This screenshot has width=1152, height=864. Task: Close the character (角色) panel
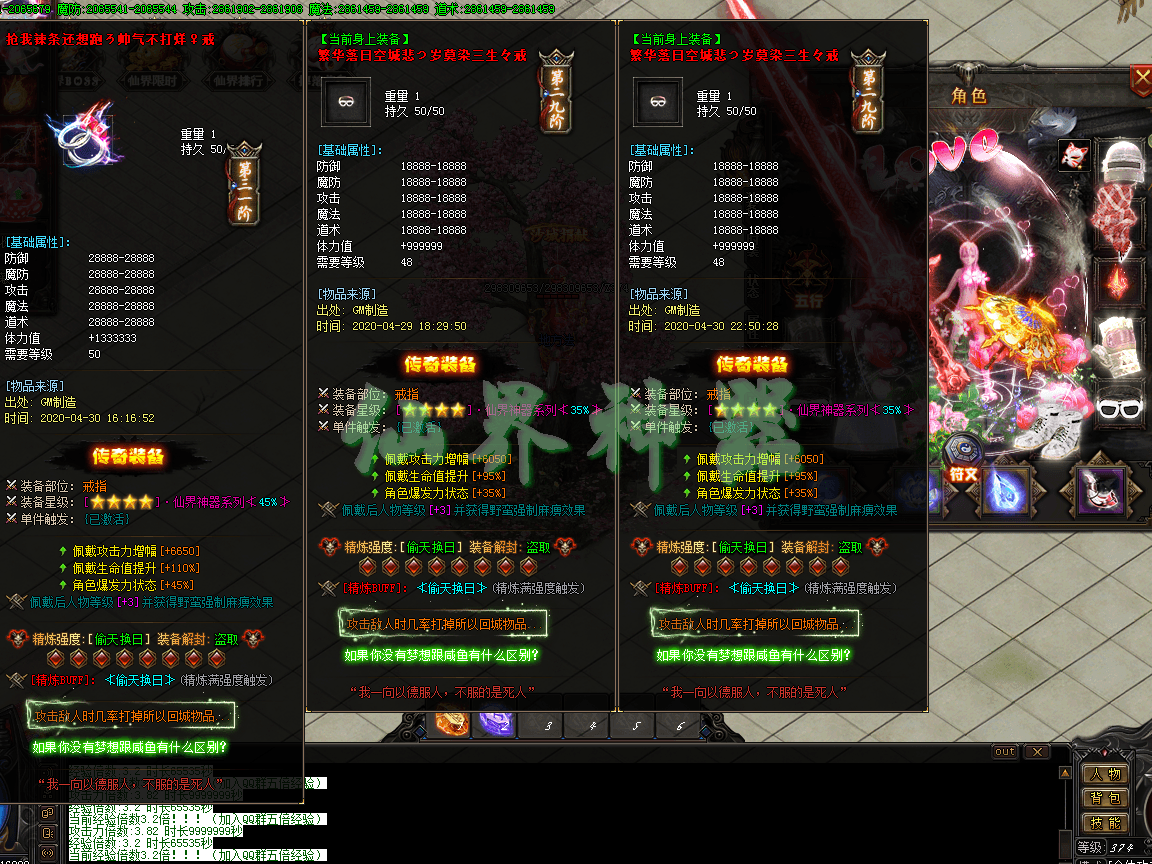[x=1141, y=77]
